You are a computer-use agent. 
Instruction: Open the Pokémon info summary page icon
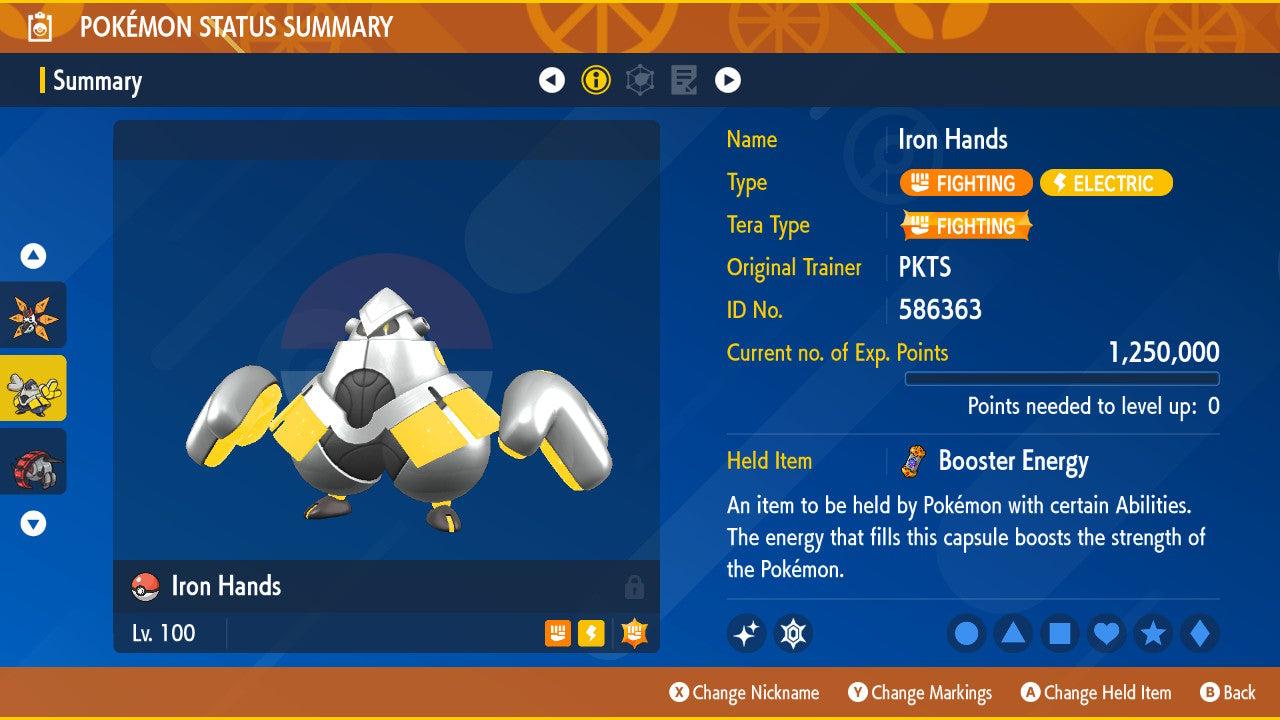coord(596,79)
